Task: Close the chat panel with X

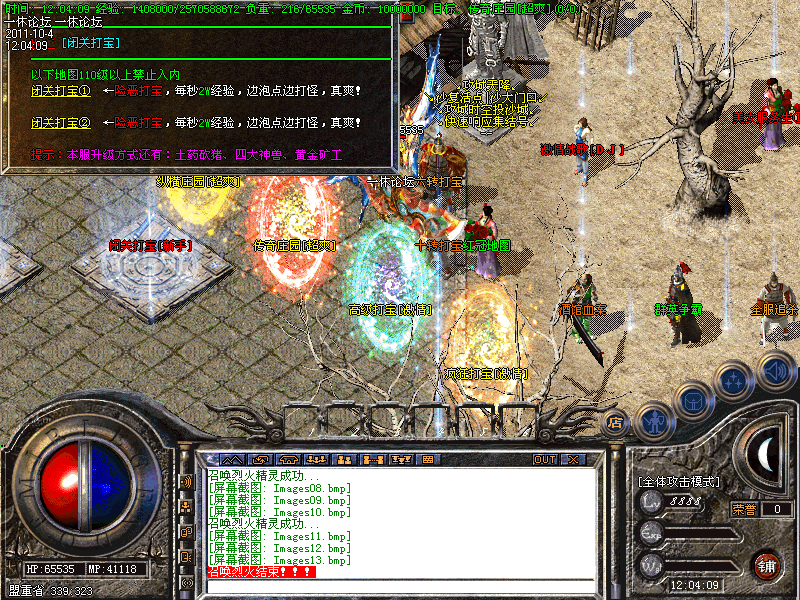Action: [x=573, y=459]
